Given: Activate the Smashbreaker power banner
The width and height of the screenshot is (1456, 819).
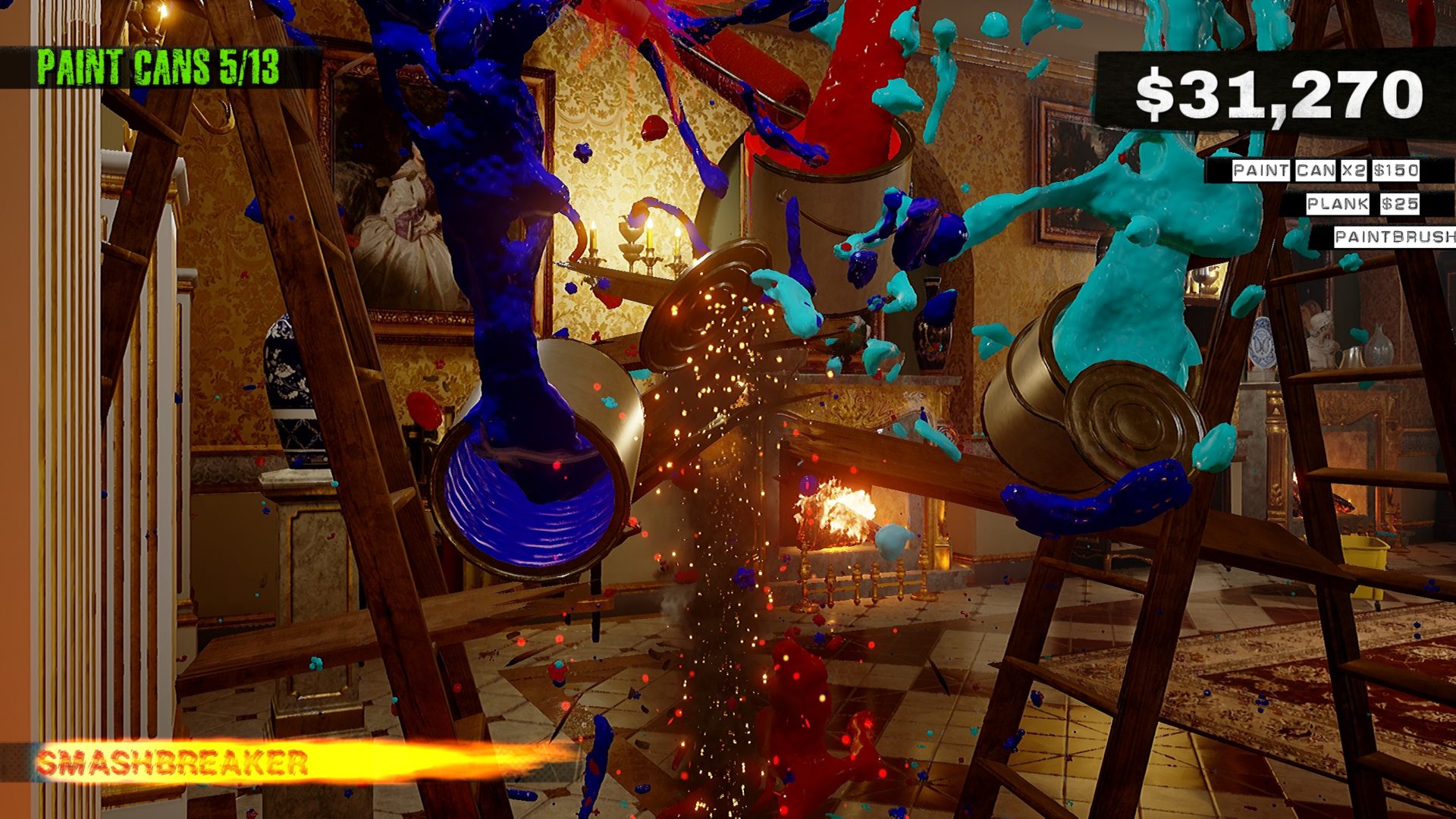Looking at the screenshot, I should tap(174, 762).
